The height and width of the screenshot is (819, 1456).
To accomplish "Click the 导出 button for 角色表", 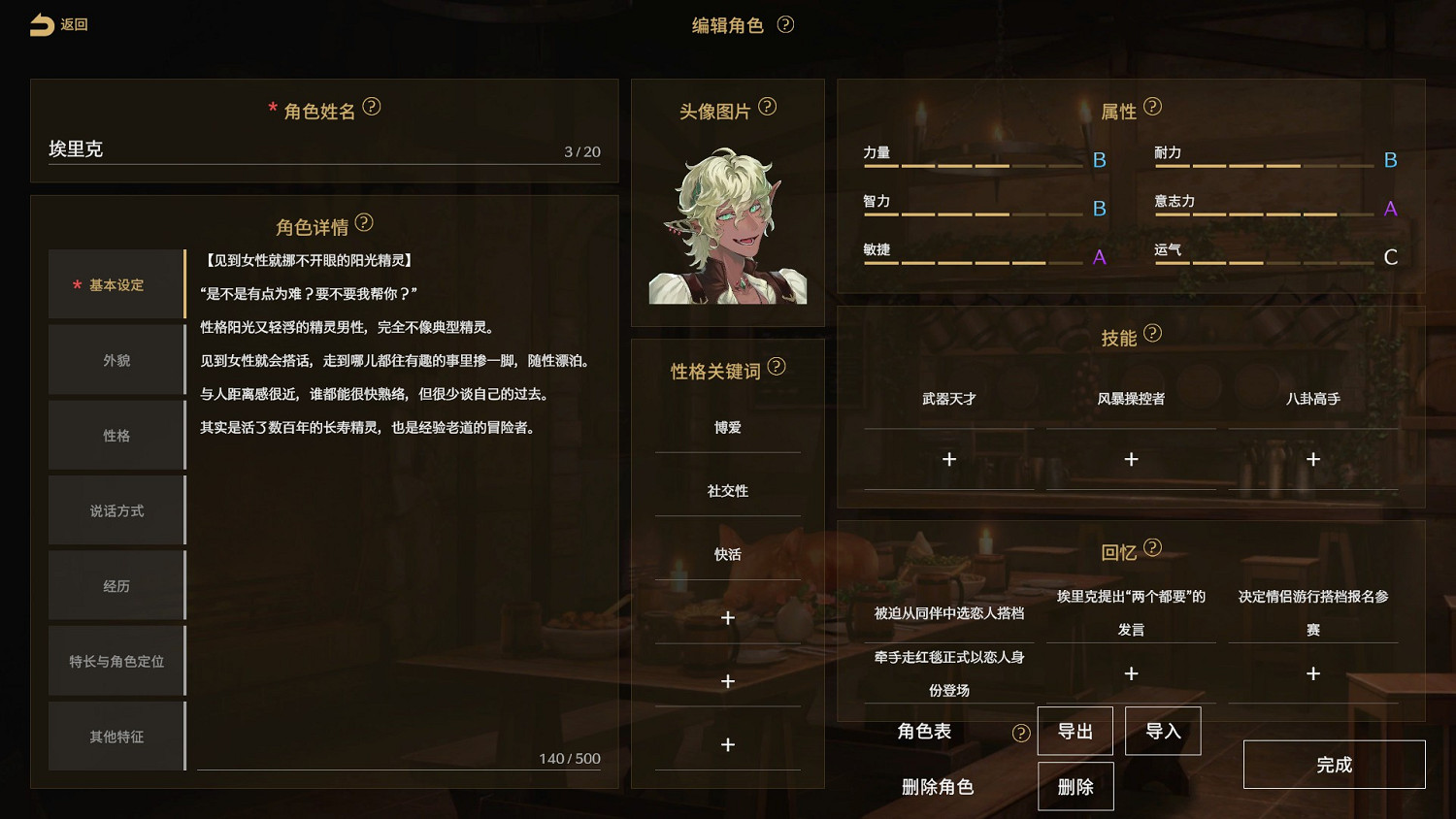I will point(1075,731).
